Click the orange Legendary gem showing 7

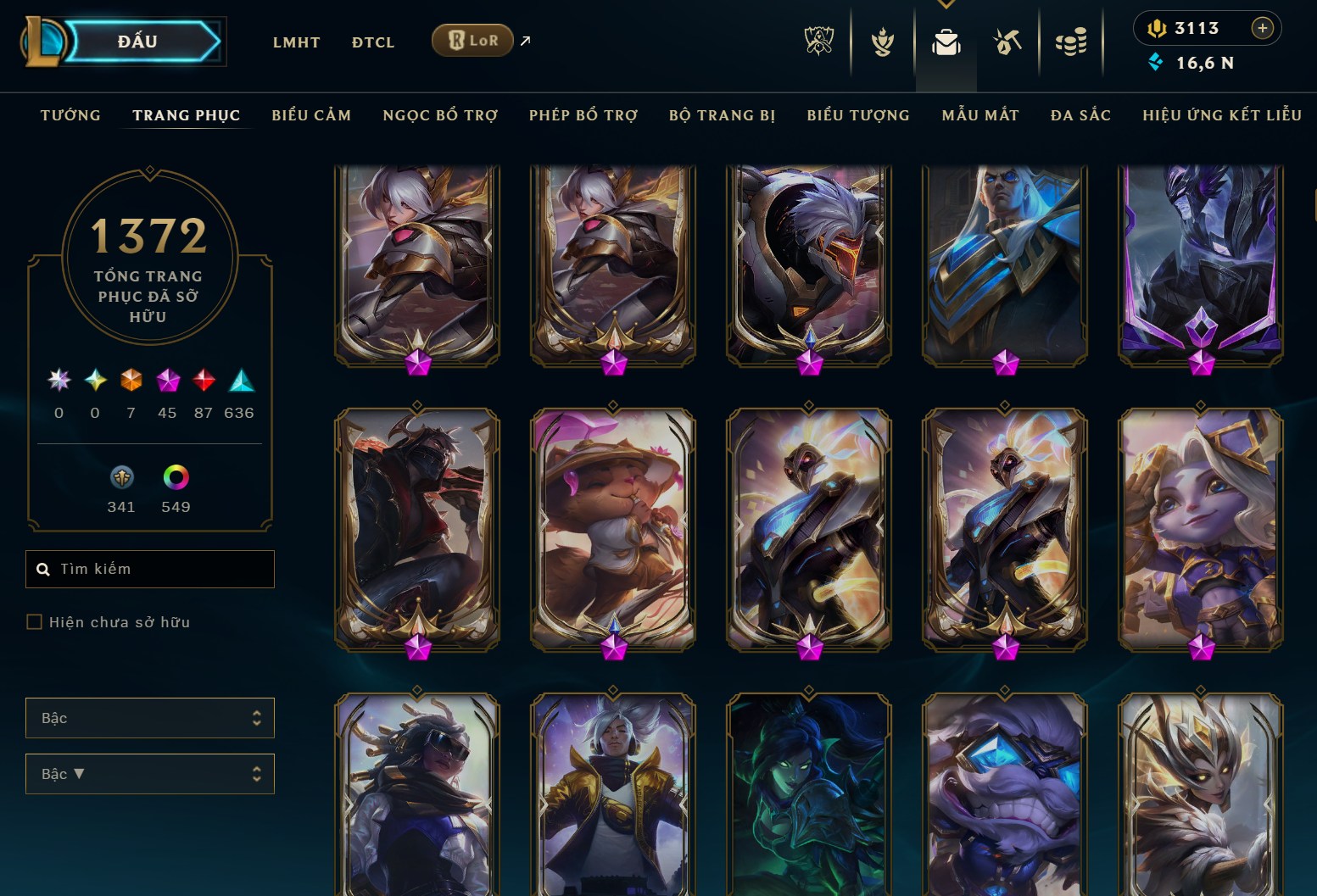pos(131,381)
